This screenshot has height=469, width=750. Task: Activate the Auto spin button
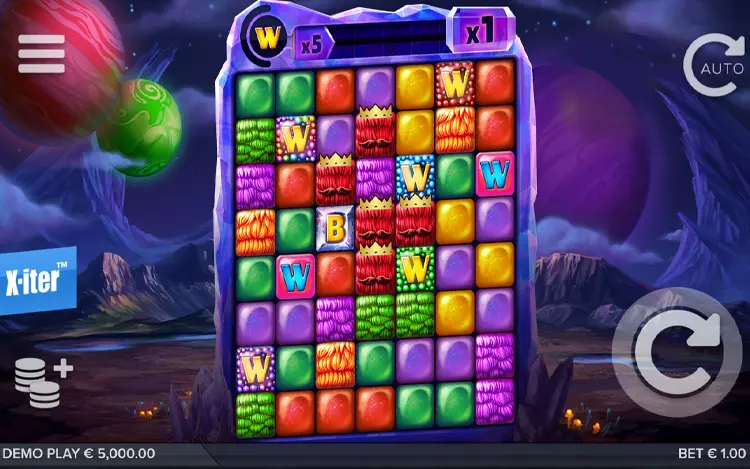(x=712, y=66)
